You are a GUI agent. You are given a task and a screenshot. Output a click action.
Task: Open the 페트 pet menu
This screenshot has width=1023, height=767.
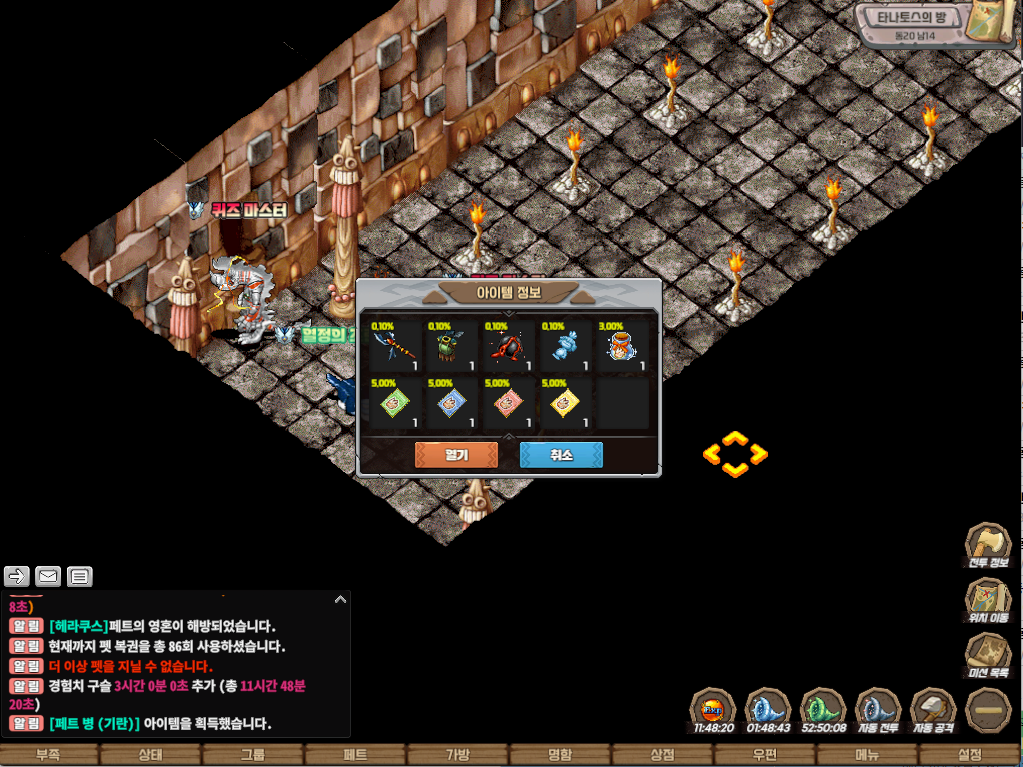click(x=355, y=755)
